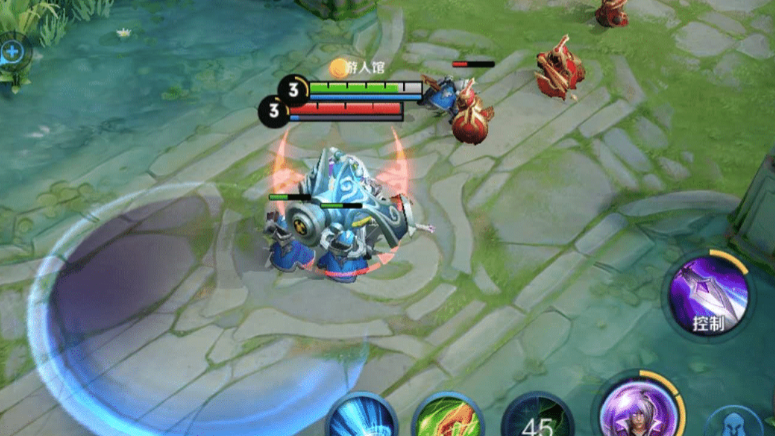Screen dimensions: 775x436
Task: Select the skill showing the 45 cooldown
Action: coord(537,418)
